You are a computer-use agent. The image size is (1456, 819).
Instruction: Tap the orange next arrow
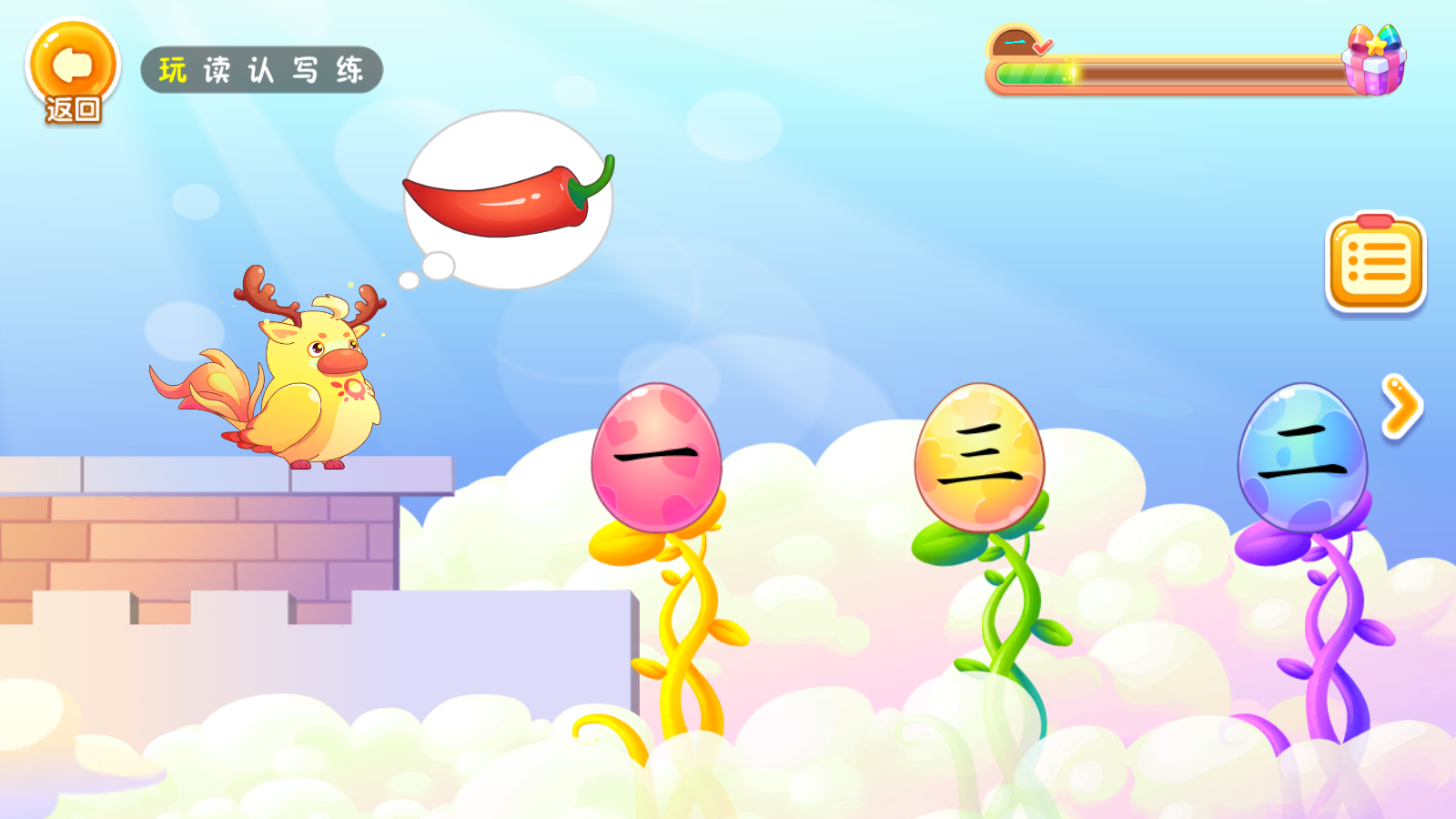pyautogui.click(x=1401, y=406)
